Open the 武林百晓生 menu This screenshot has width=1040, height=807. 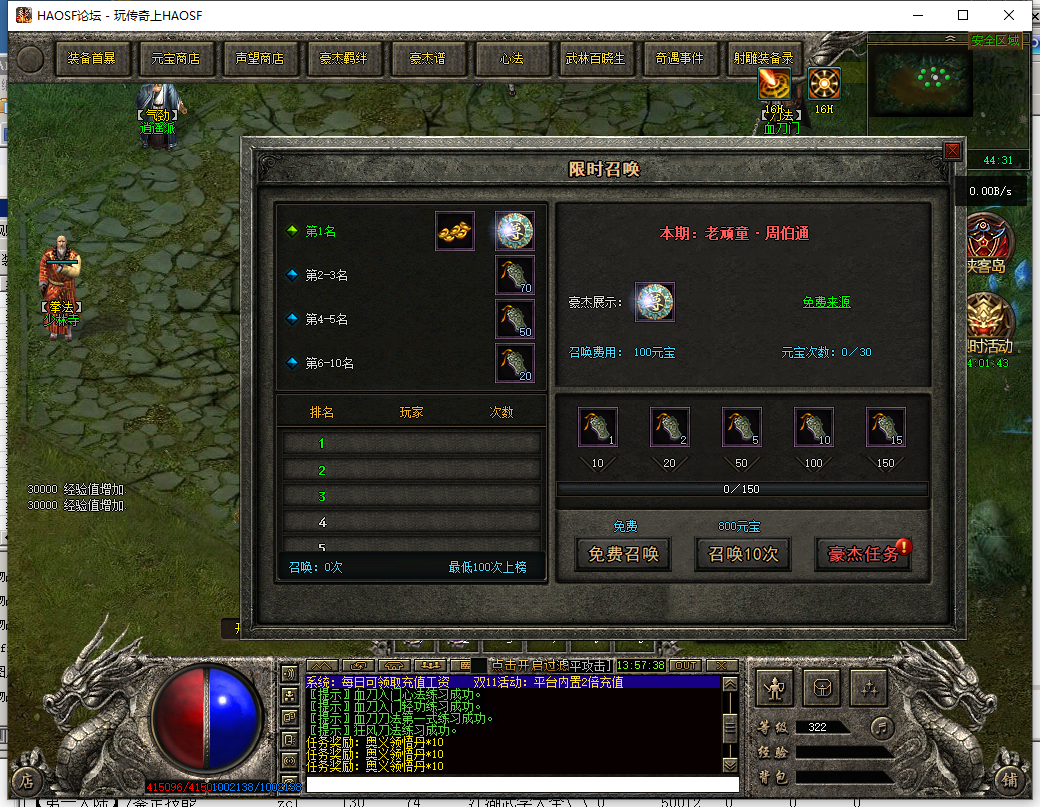tap(596, 58)
